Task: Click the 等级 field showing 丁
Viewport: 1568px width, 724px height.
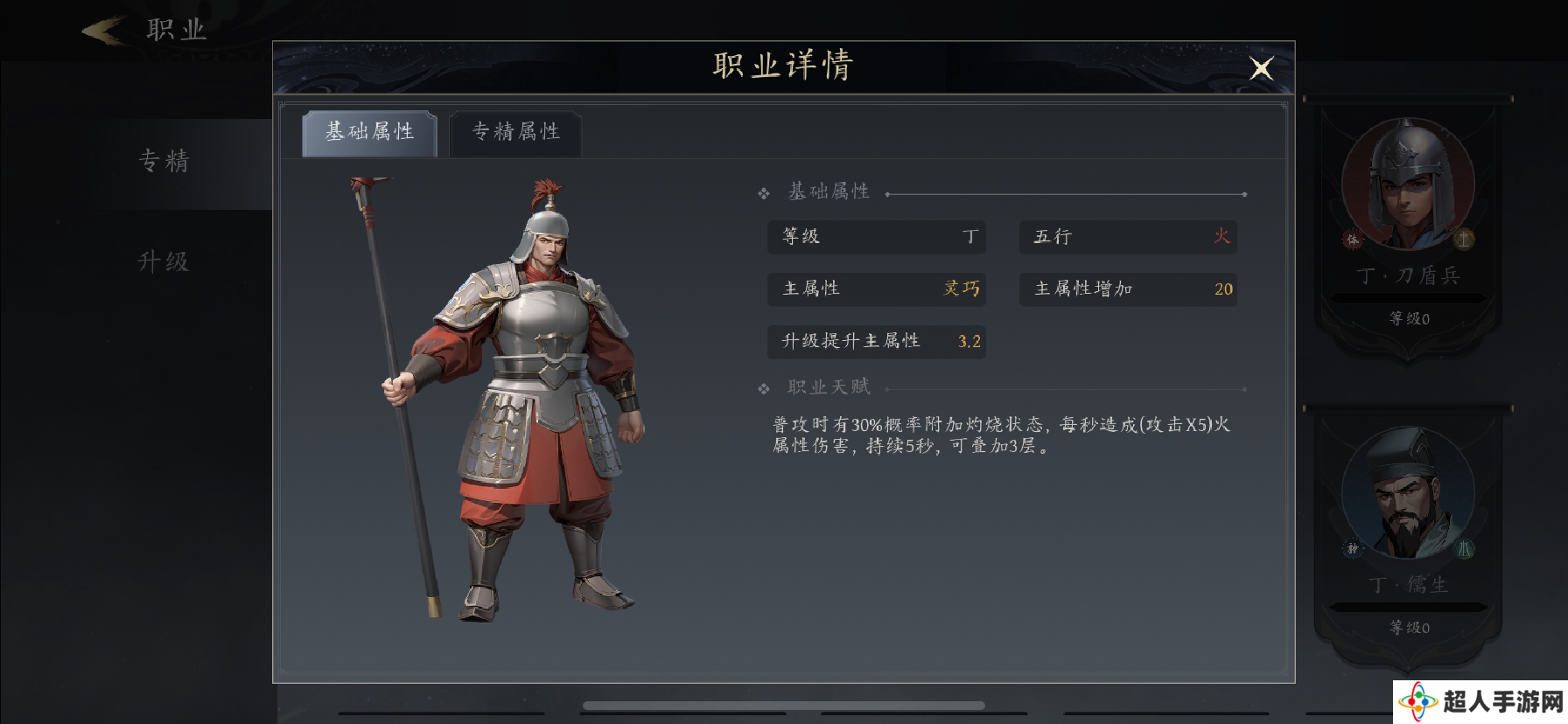Action: pyautogui.click(x=877, y=237)
